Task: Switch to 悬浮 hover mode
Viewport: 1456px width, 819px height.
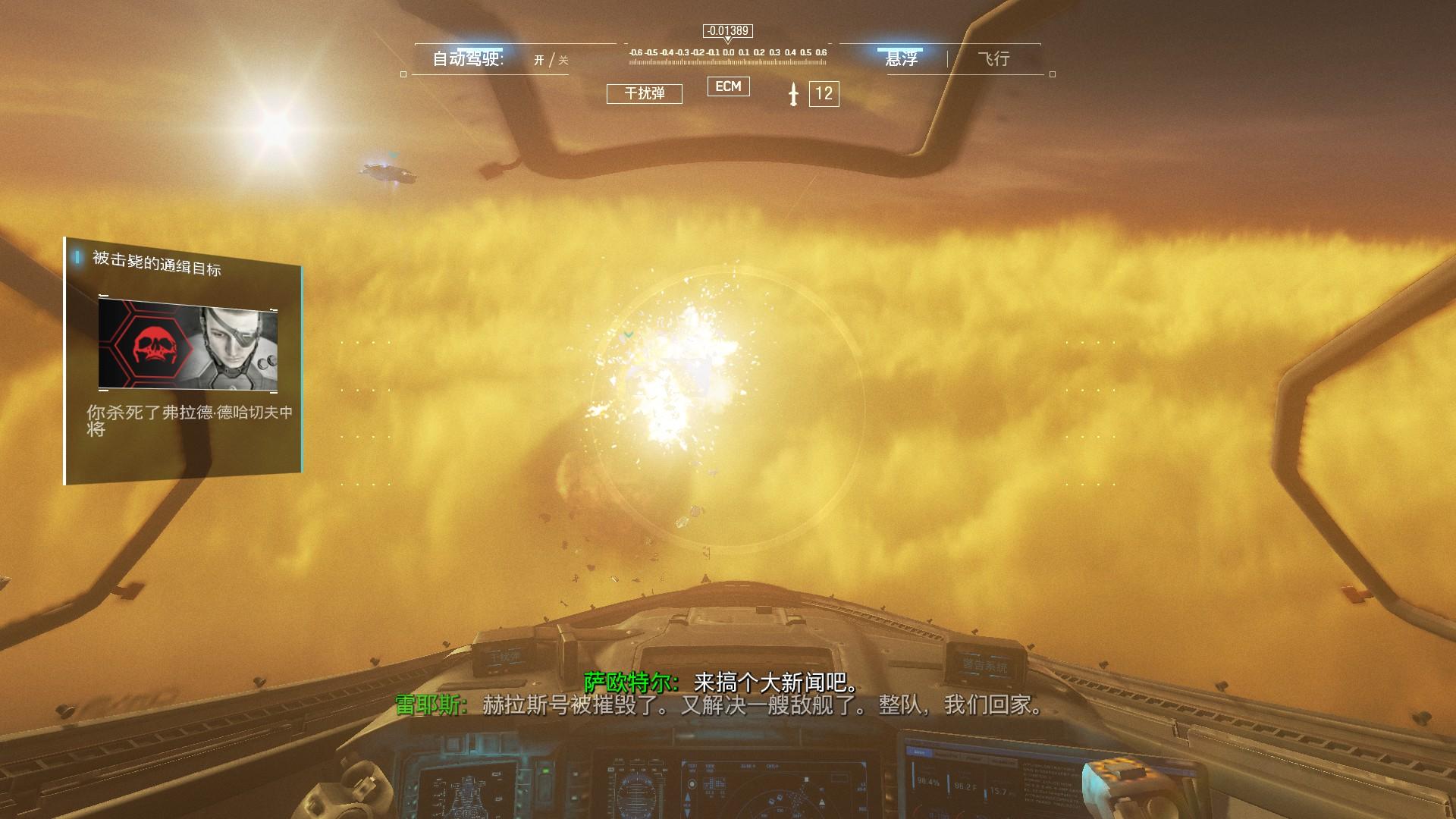Action: (x=901, y=59)
